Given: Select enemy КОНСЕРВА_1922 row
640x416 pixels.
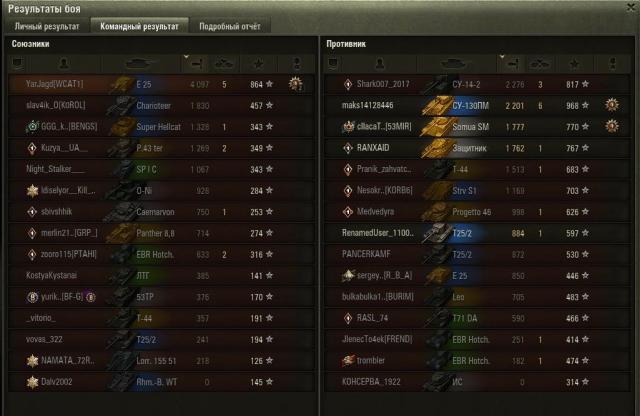Looking at the screenshot, I should click(369, 382).
